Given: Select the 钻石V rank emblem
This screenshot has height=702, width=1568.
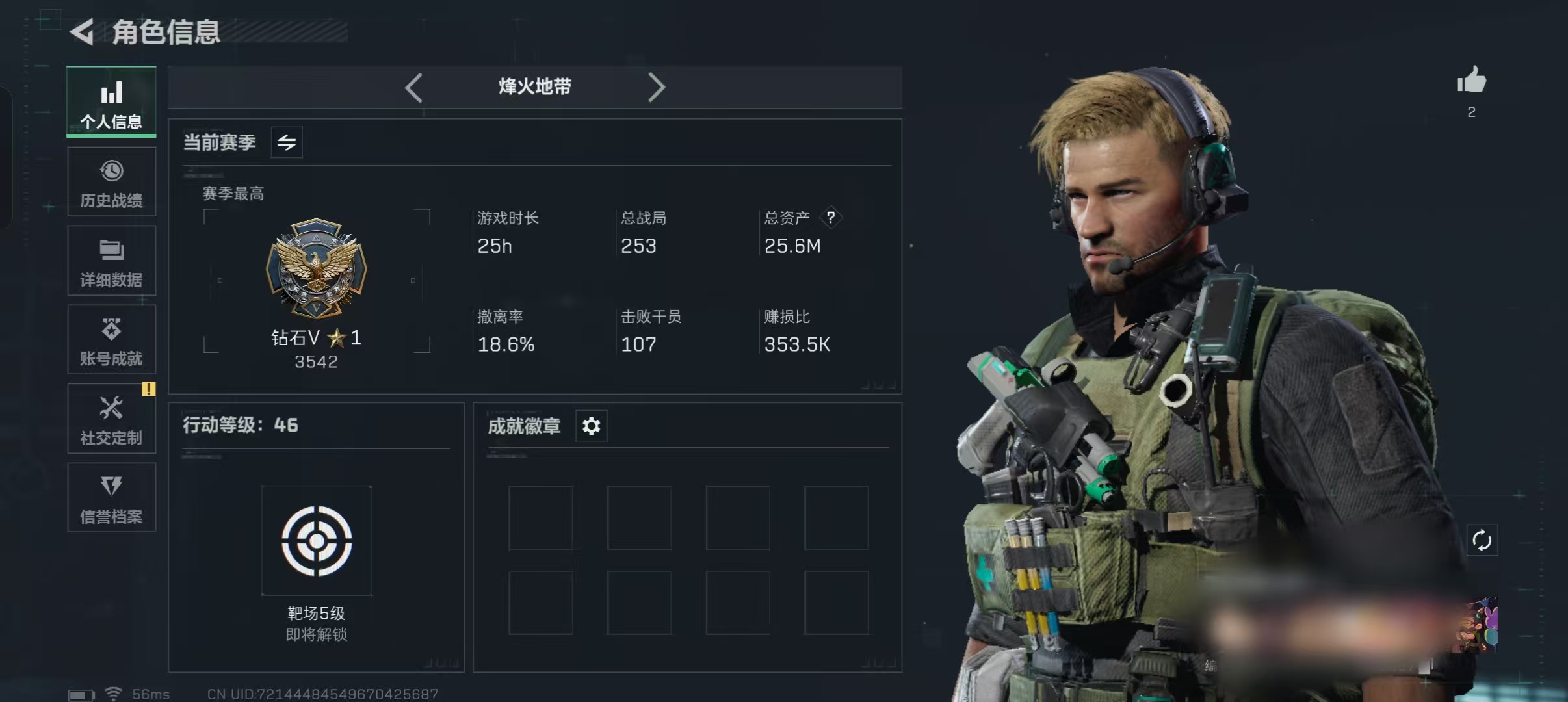Looking at the screenshot, I should [317, 268].
